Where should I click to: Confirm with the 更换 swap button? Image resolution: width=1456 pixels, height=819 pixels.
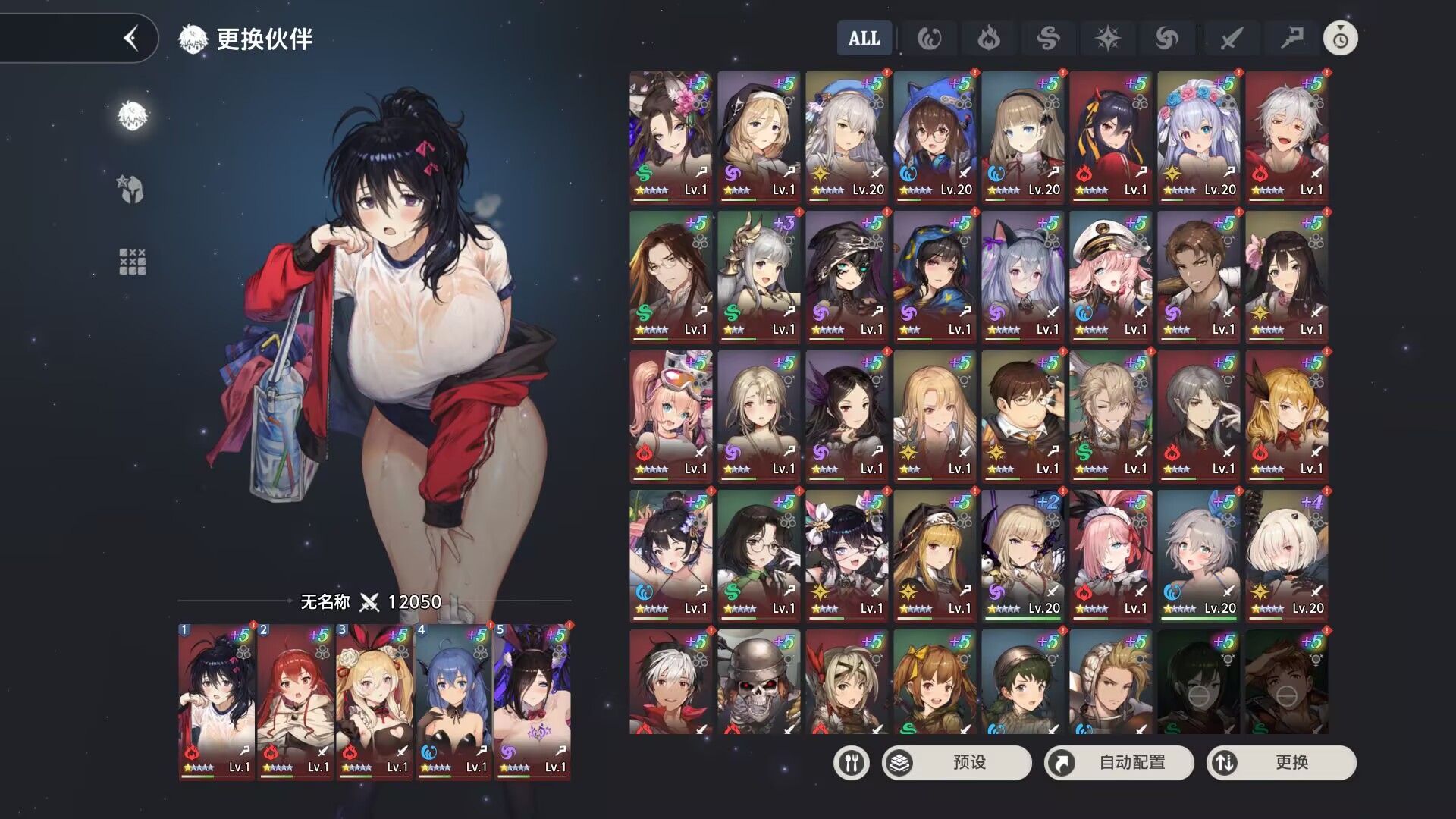pos(1281,762)
